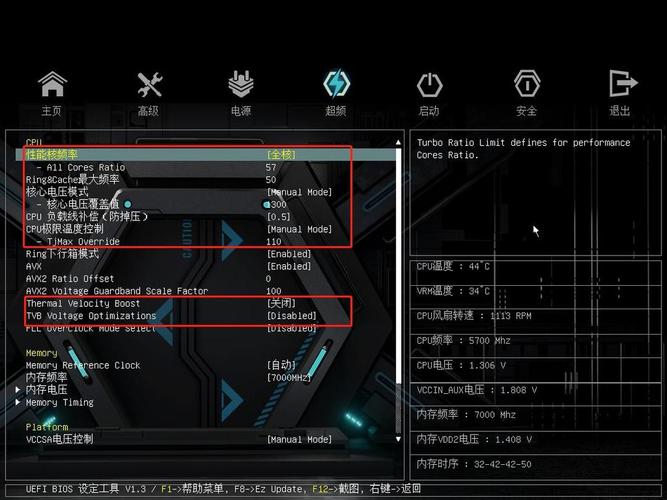This screenshot has width=667, height=500.
Task: Open the CPU 负载线补偿 option
Action: click(x=279, y=217)
